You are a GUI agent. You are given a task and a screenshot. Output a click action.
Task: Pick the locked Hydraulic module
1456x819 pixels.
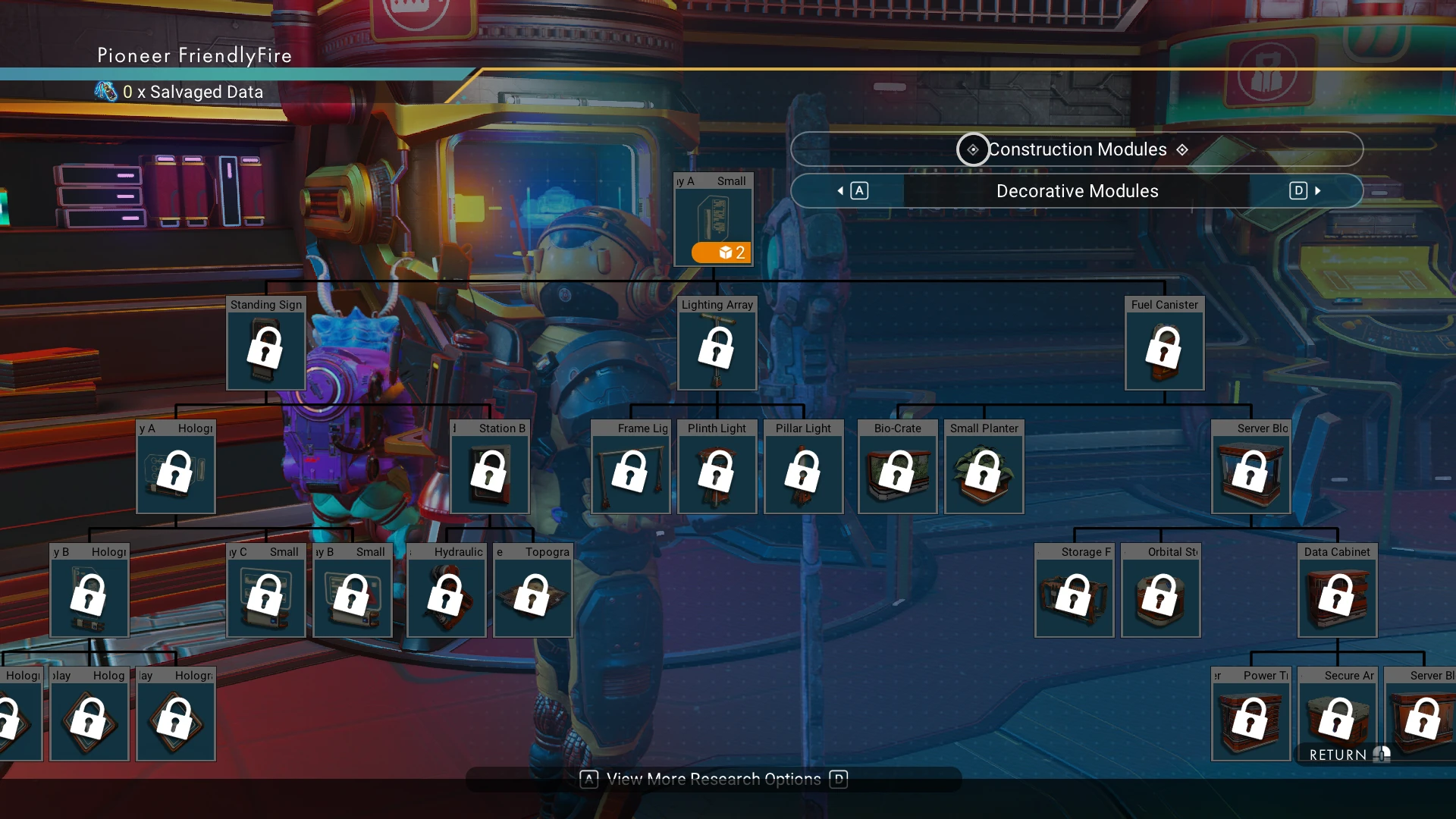tap(447, 591)
